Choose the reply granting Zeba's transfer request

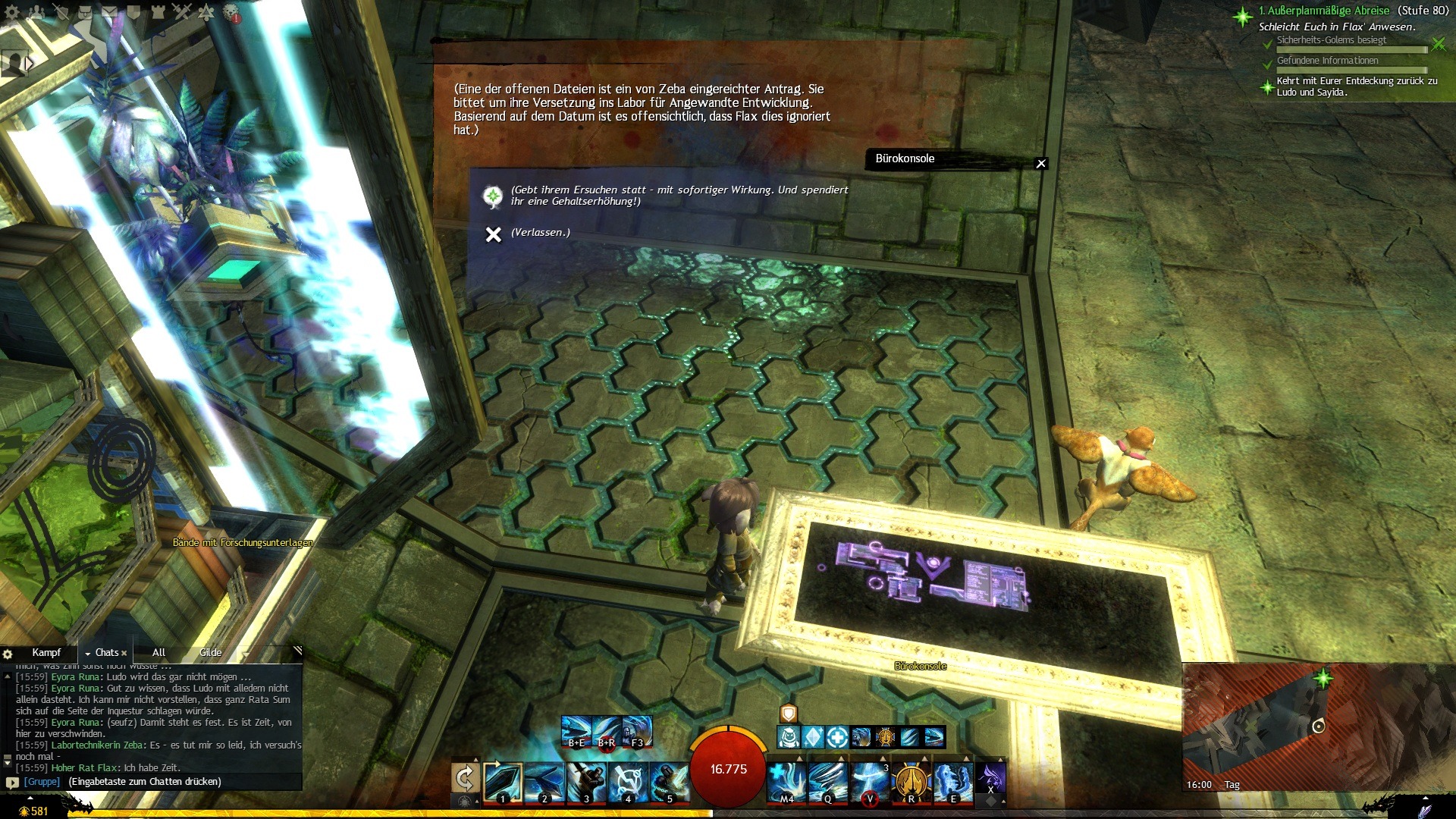[679, 196]
